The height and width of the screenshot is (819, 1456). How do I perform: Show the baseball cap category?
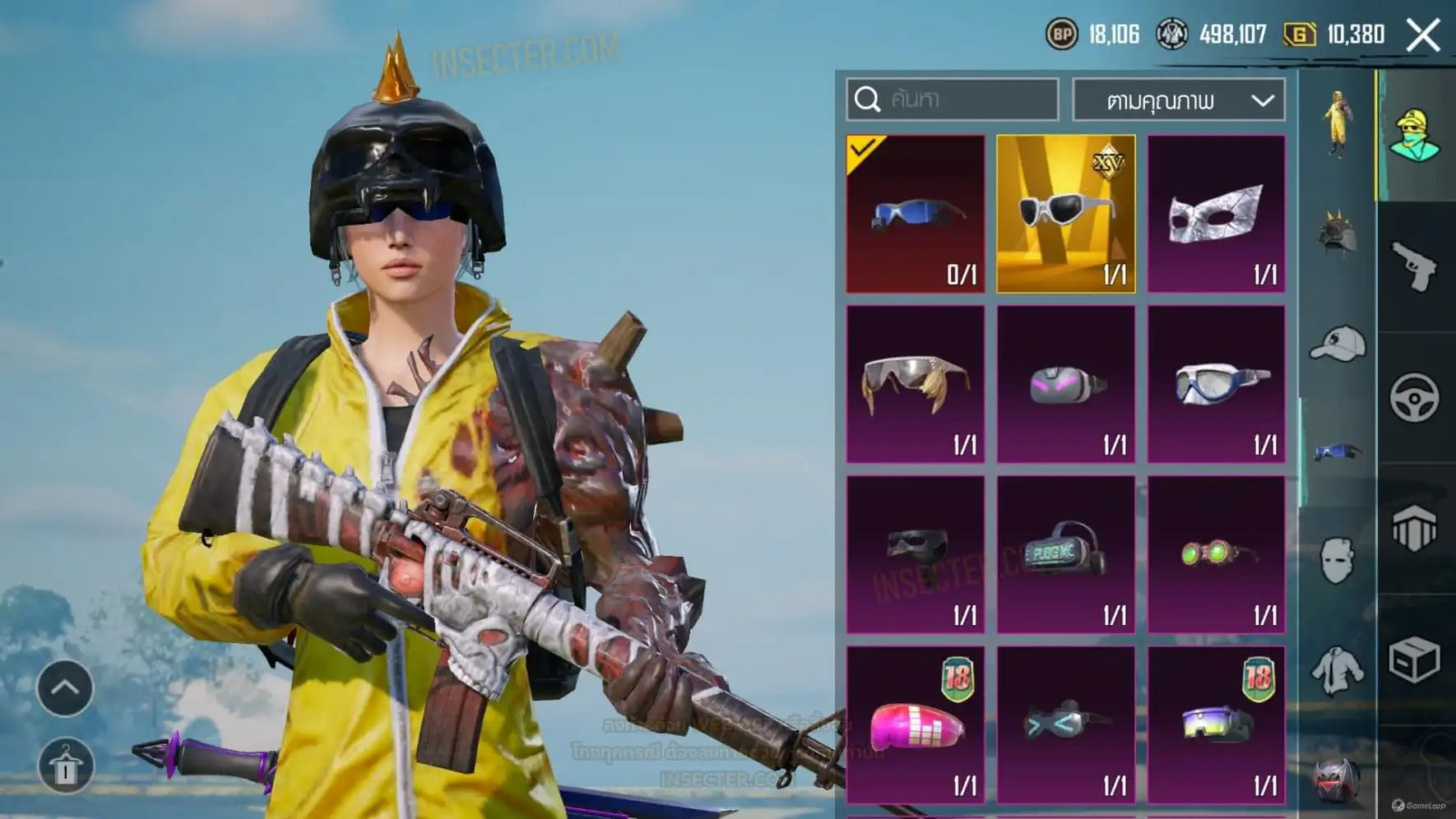click(1337, 343)
